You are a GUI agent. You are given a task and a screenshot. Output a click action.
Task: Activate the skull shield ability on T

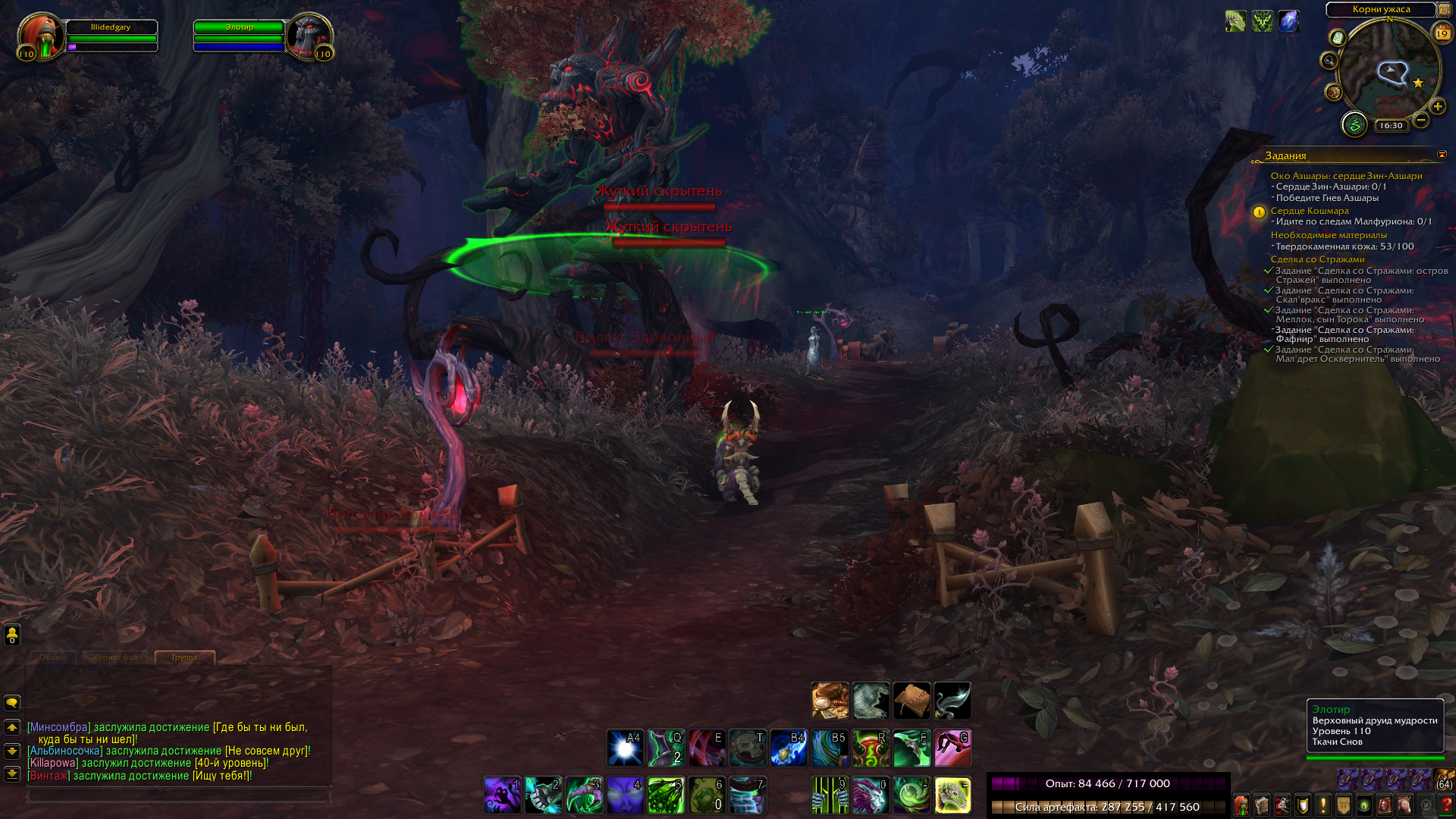748,748
